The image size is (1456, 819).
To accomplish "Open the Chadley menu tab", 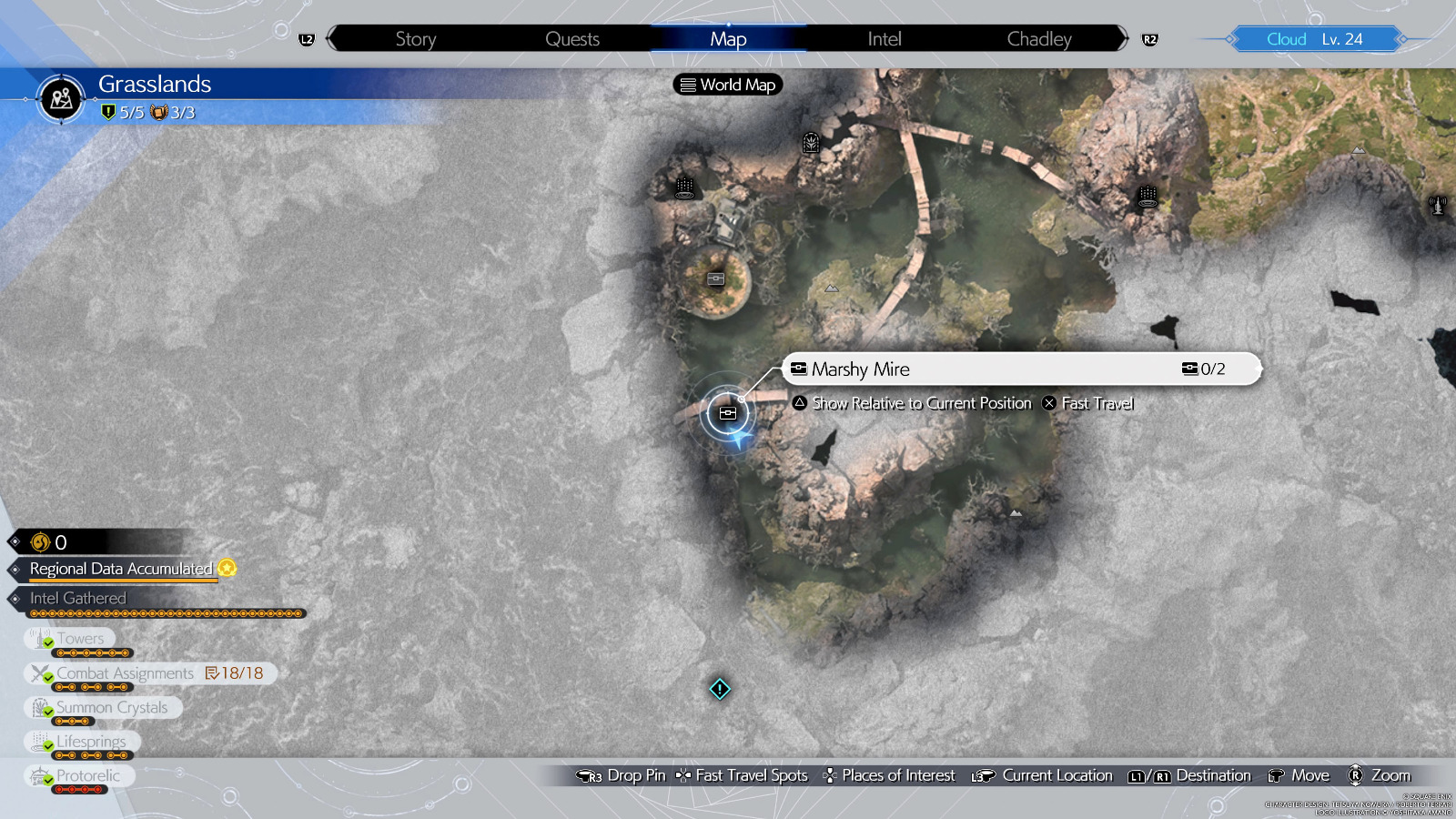I will tap(1038, 38).
